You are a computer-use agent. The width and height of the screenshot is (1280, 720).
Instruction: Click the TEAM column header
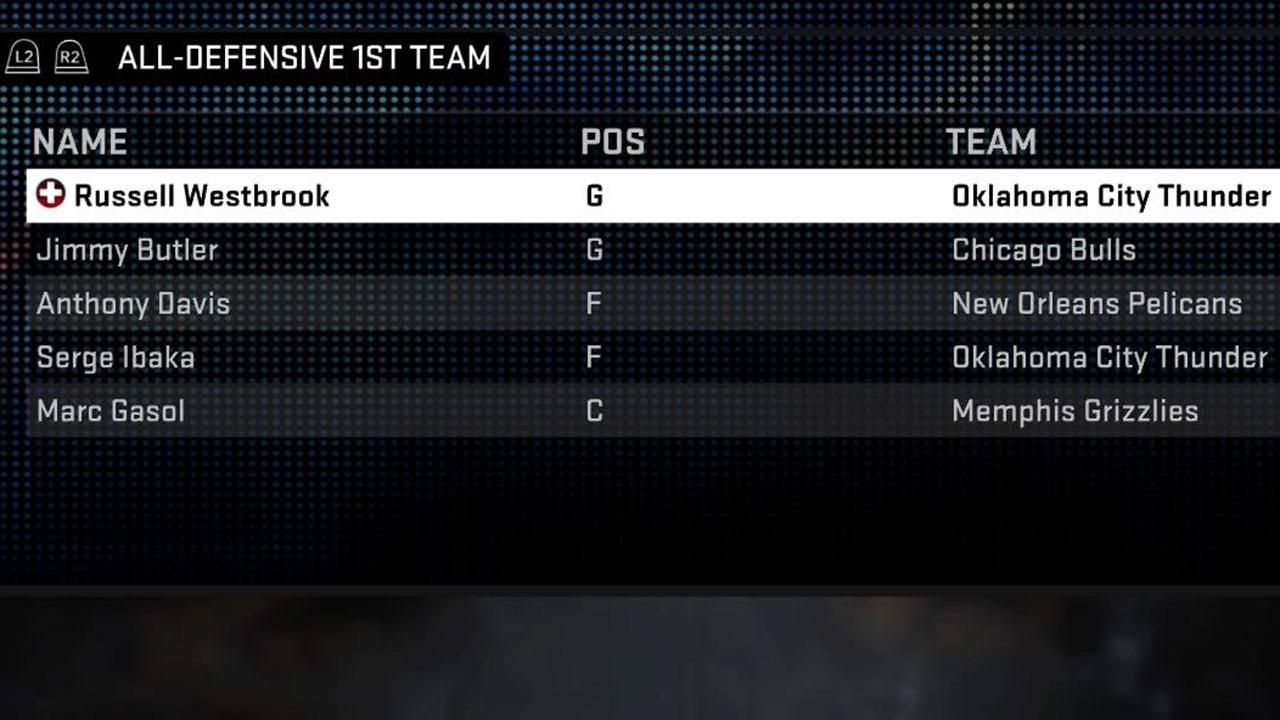click(x=991, y=141)
